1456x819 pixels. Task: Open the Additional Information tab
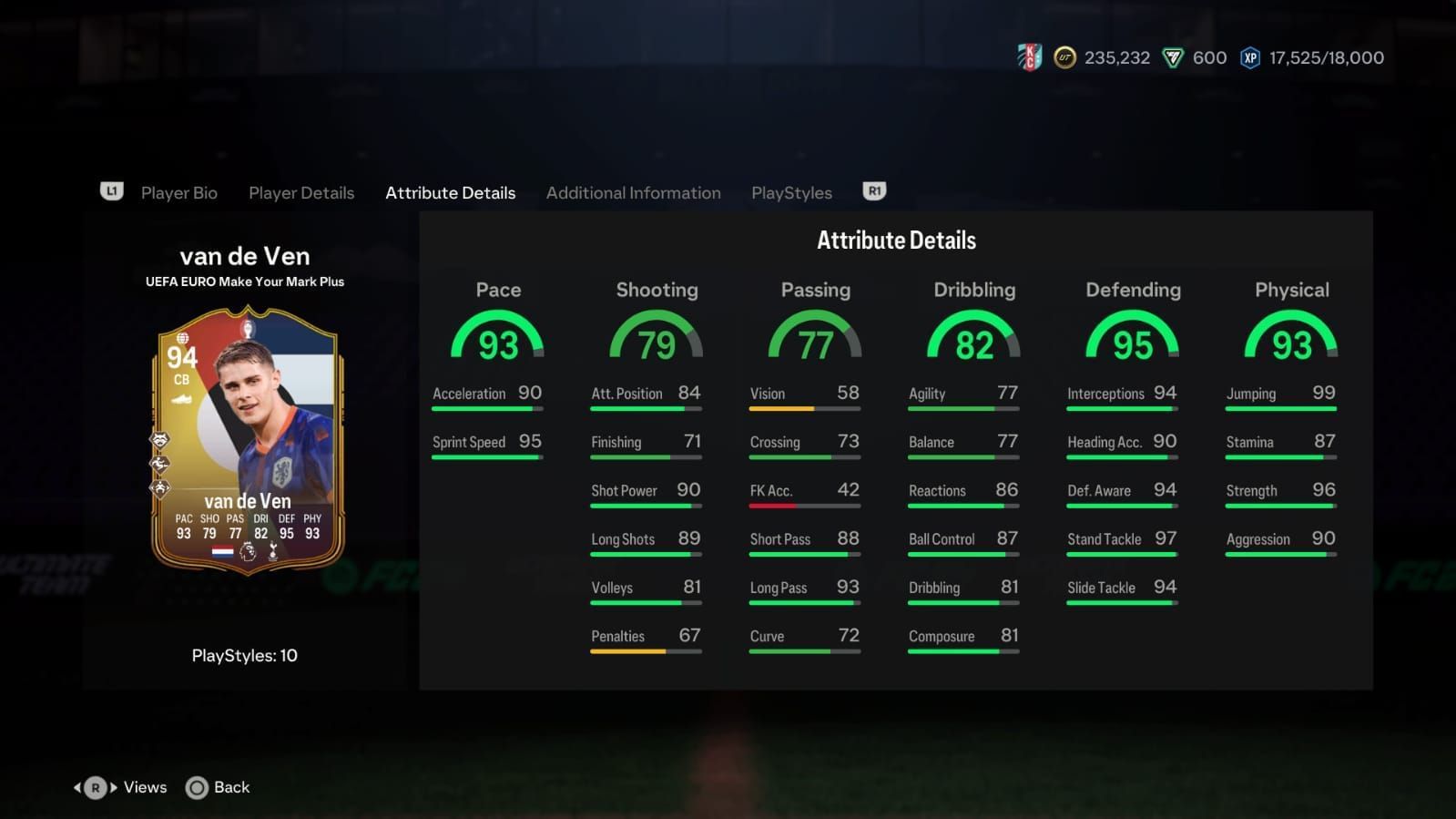633,192
